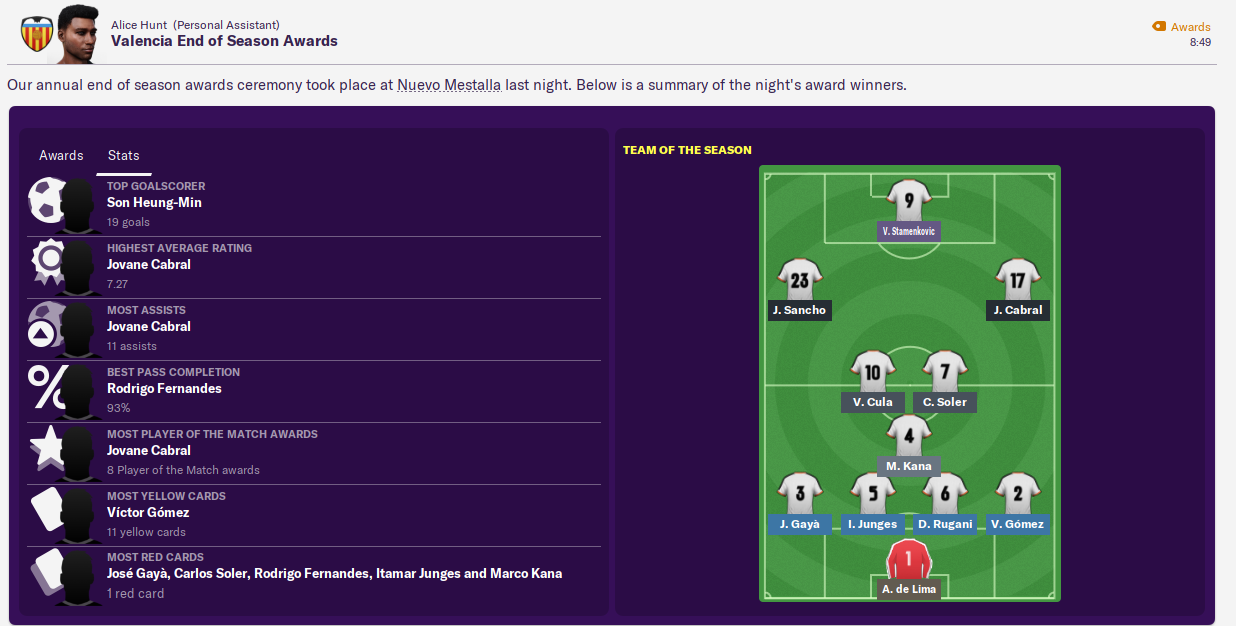Click C. Soler's number 7 shirt
This screenshot has height=626, width=1236.
coord(944,374)
